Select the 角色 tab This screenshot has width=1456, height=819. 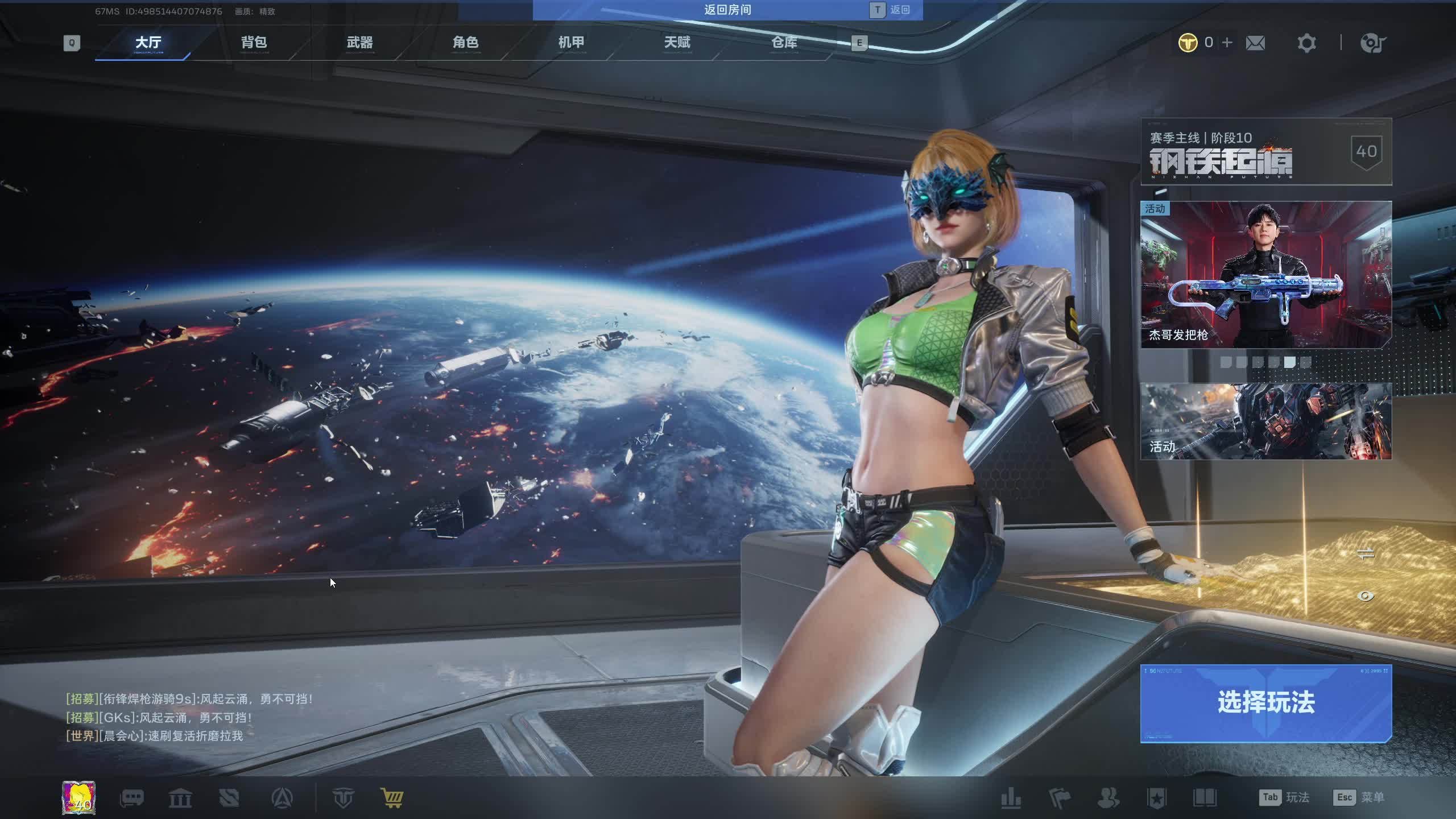point(465,43)
